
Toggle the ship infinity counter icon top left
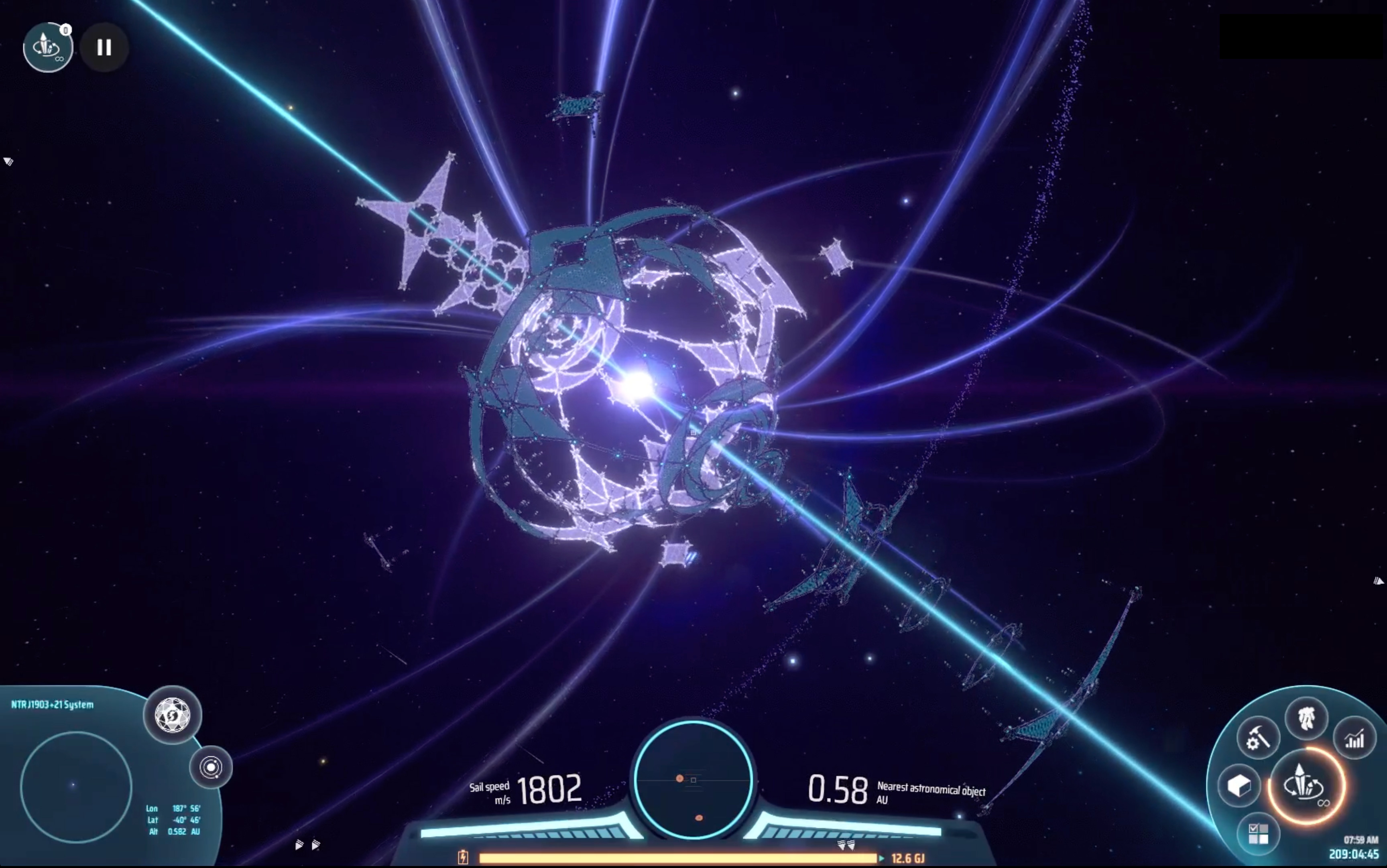pyautogui.click(x=48, y=47)
